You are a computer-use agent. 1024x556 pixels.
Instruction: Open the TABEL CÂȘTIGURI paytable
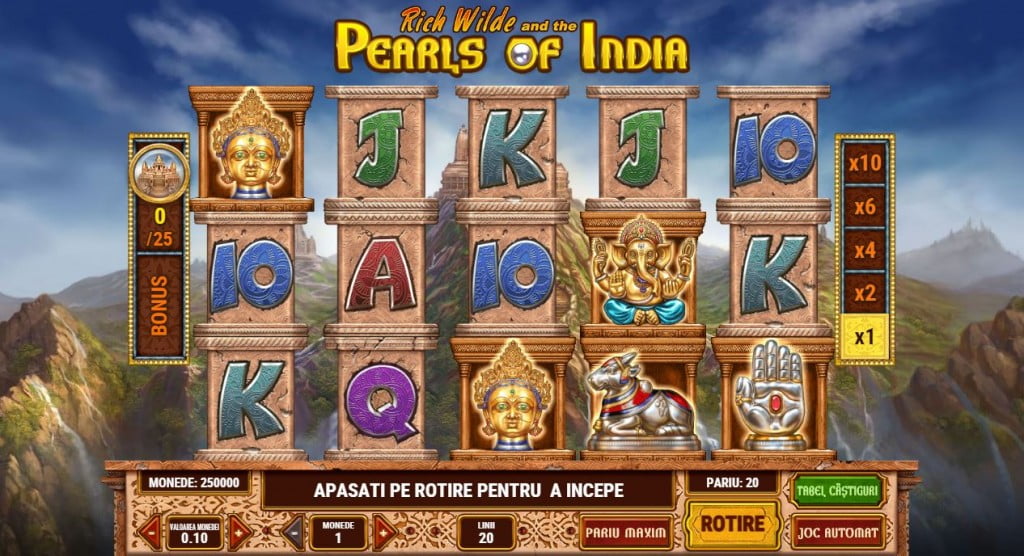pos(837,489)
